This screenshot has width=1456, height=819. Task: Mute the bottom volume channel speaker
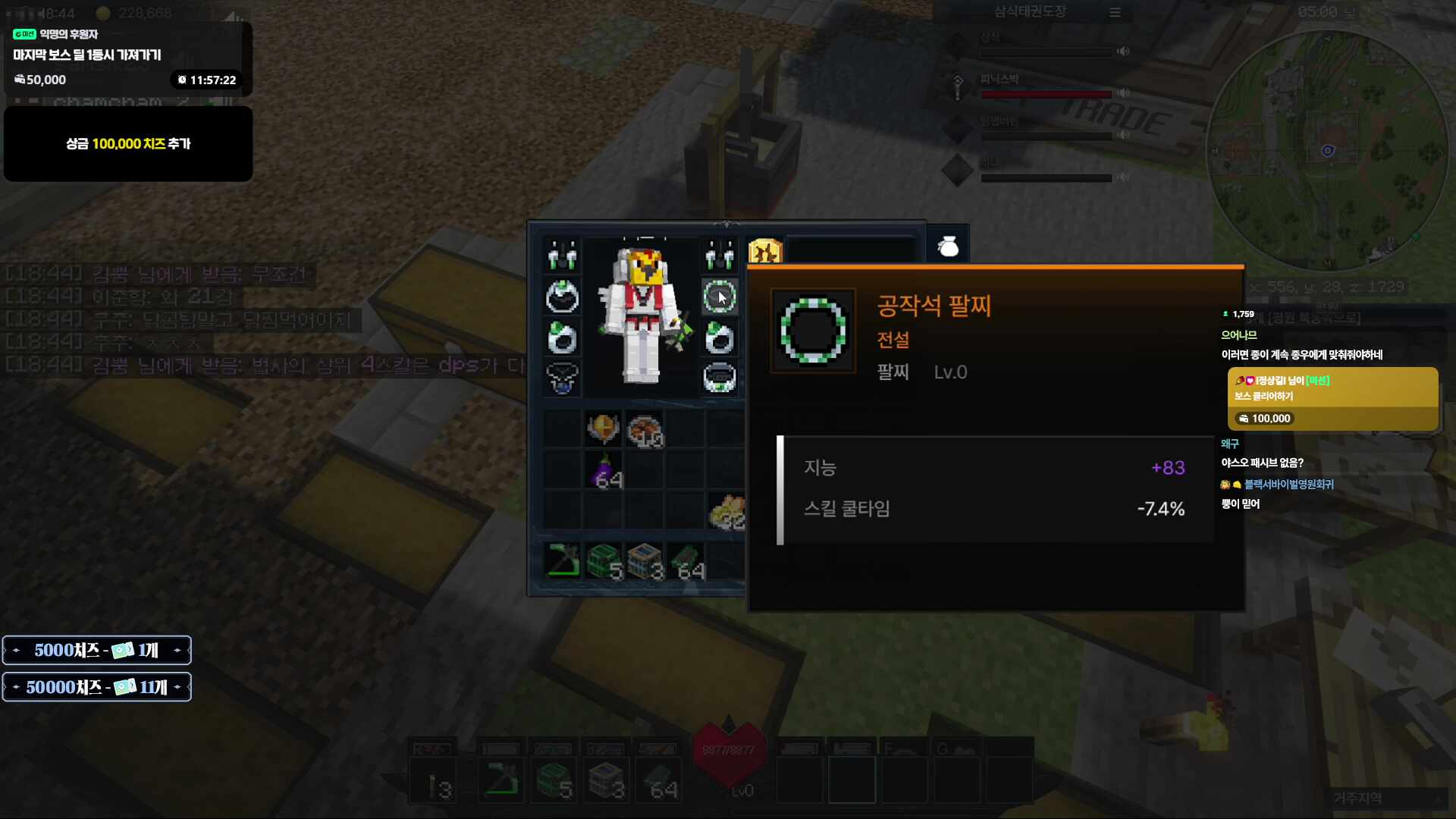click(1122, 179)
